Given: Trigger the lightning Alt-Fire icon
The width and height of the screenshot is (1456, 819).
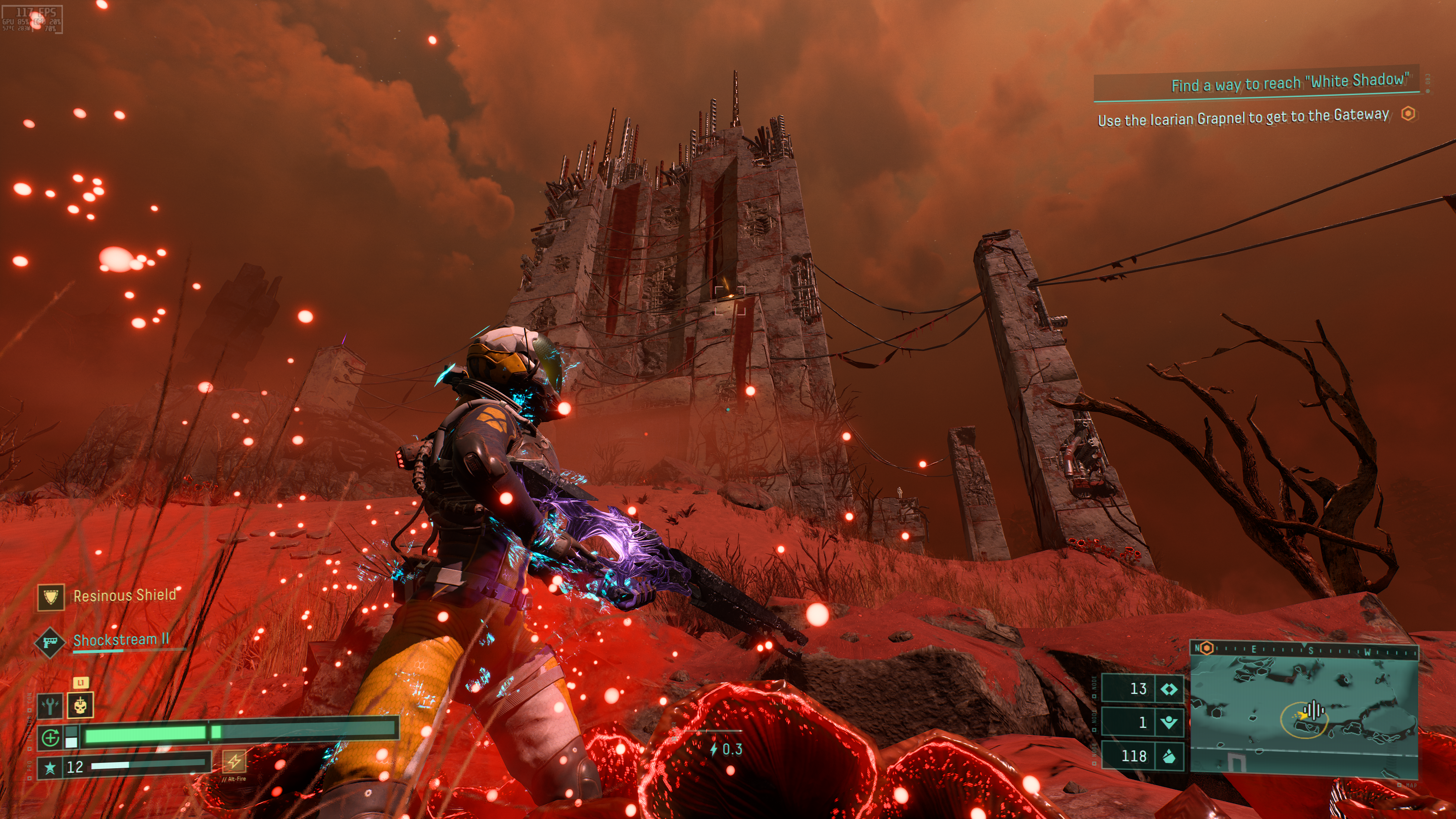Looking at the screenshot, I should pyautogui.click(x=234, y=761).
